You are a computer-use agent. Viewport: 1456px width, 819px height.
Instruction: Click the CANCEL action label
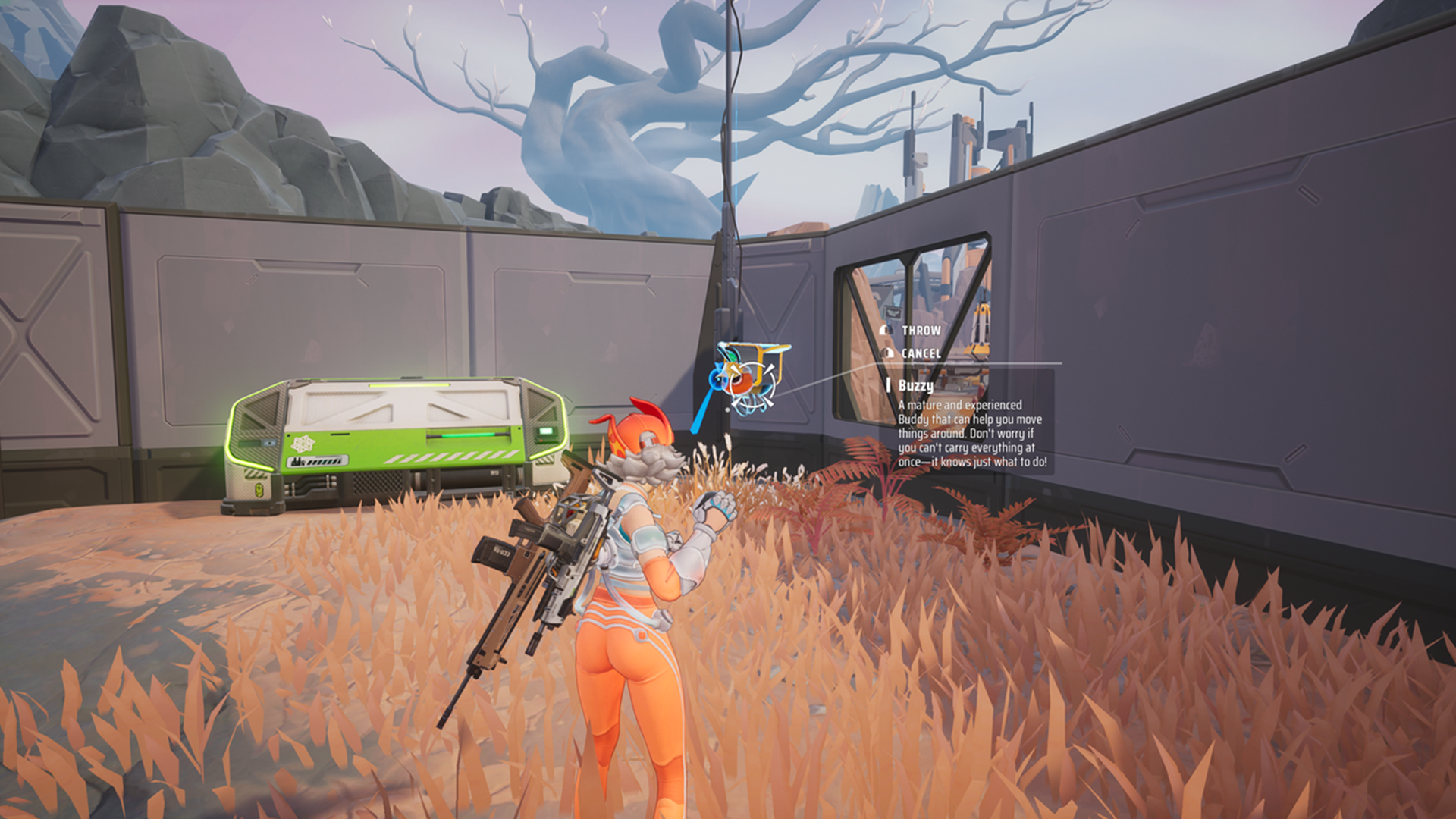921,353
